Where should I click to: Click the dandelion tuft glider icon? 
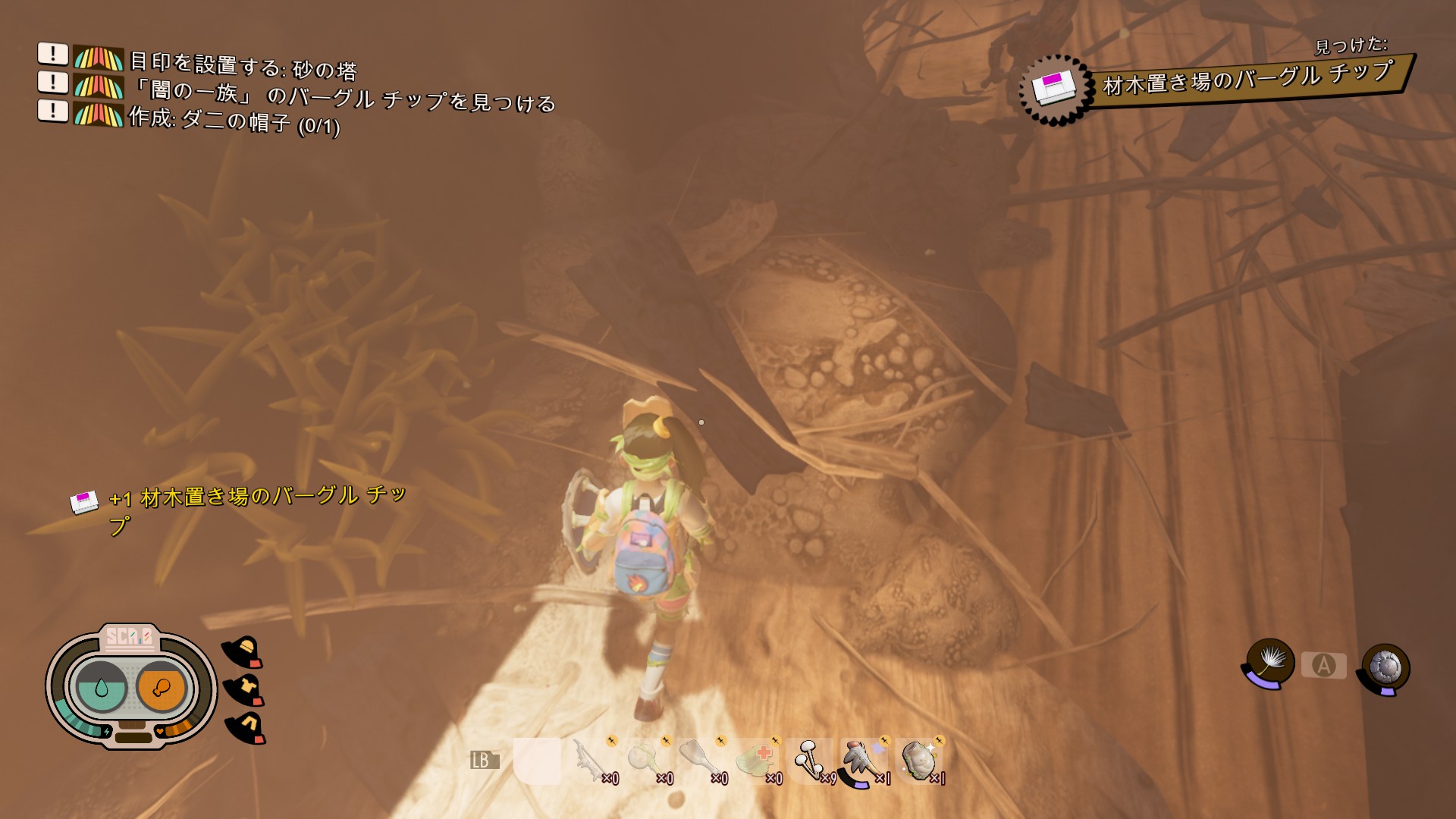[x=1269, y=662]
